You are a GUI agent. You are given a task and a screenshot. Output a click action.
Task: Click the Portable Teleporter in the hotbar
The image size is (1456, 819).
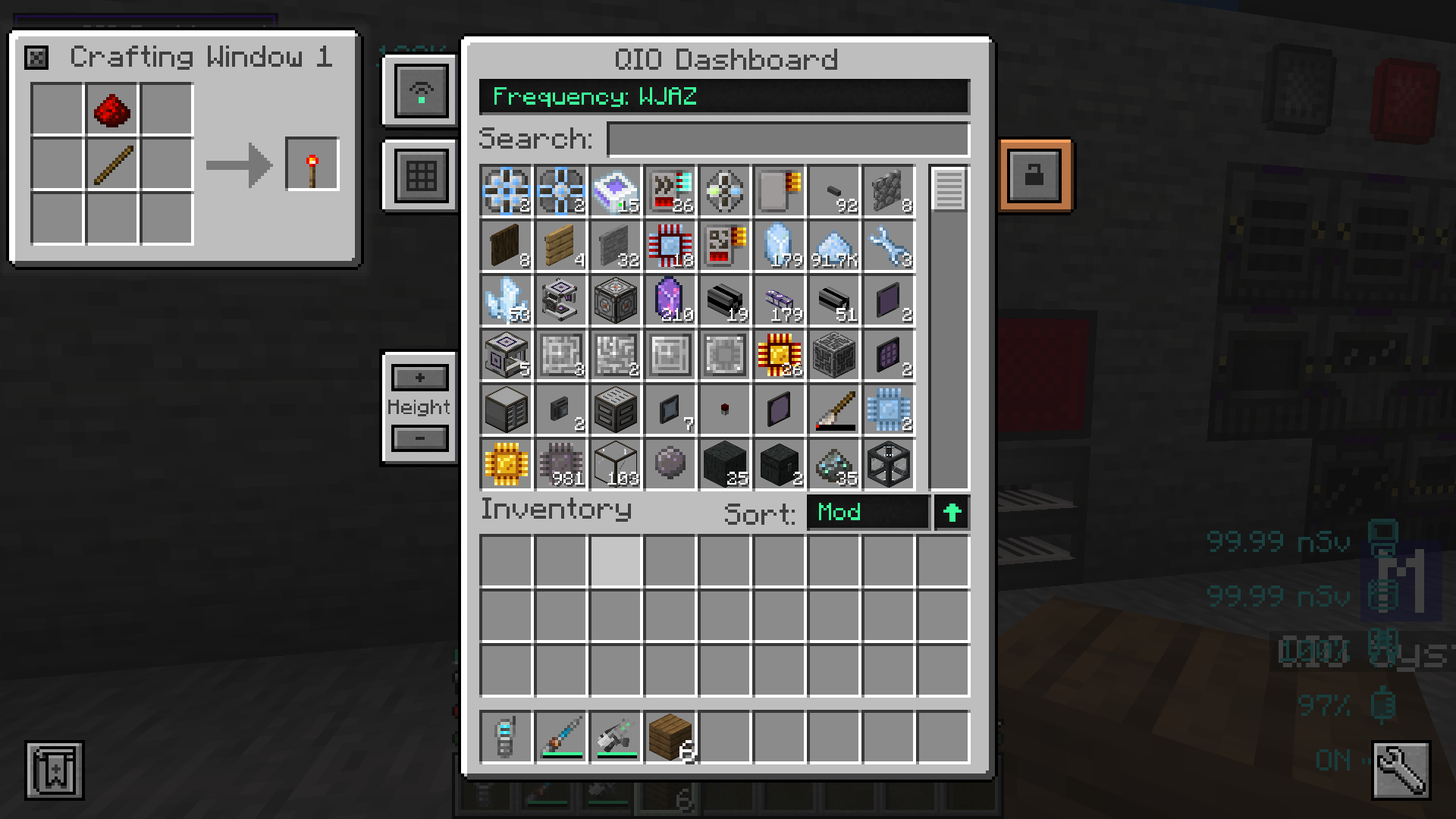click(x=506, y=736)
